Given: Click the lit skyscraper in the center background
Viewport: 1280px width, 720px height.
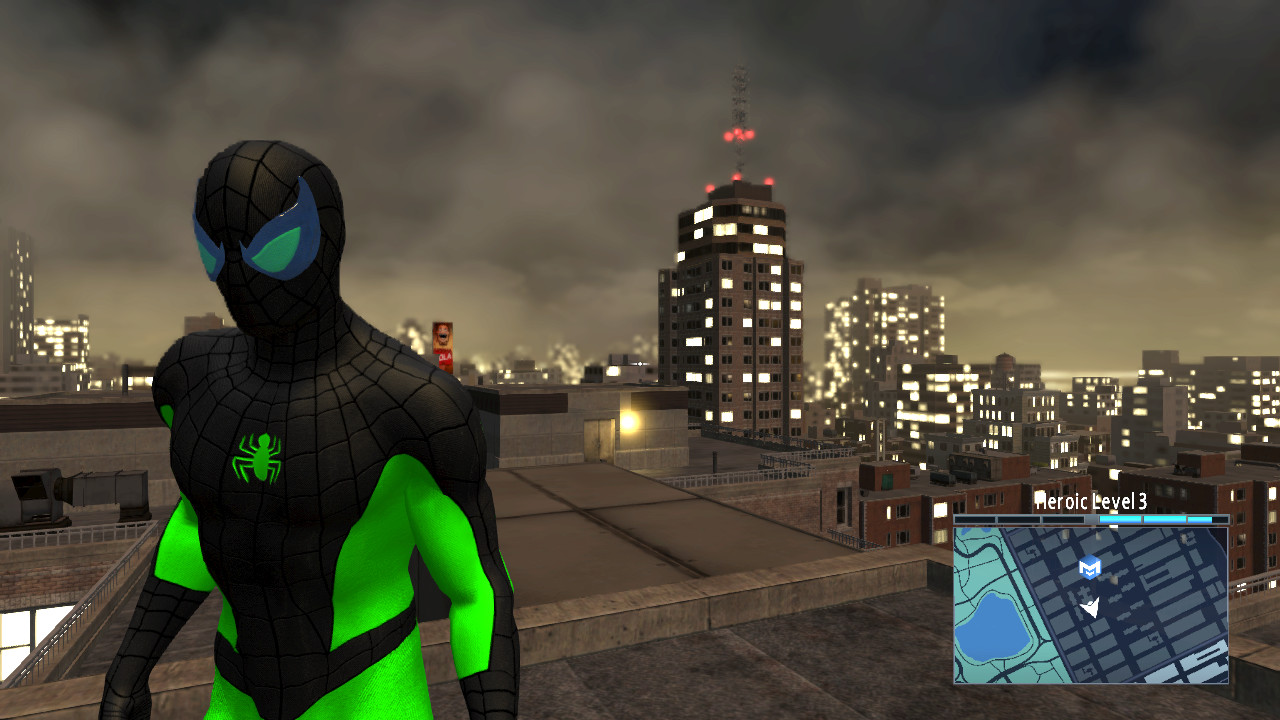Looking at the screenshot, I should coord(737,300).
